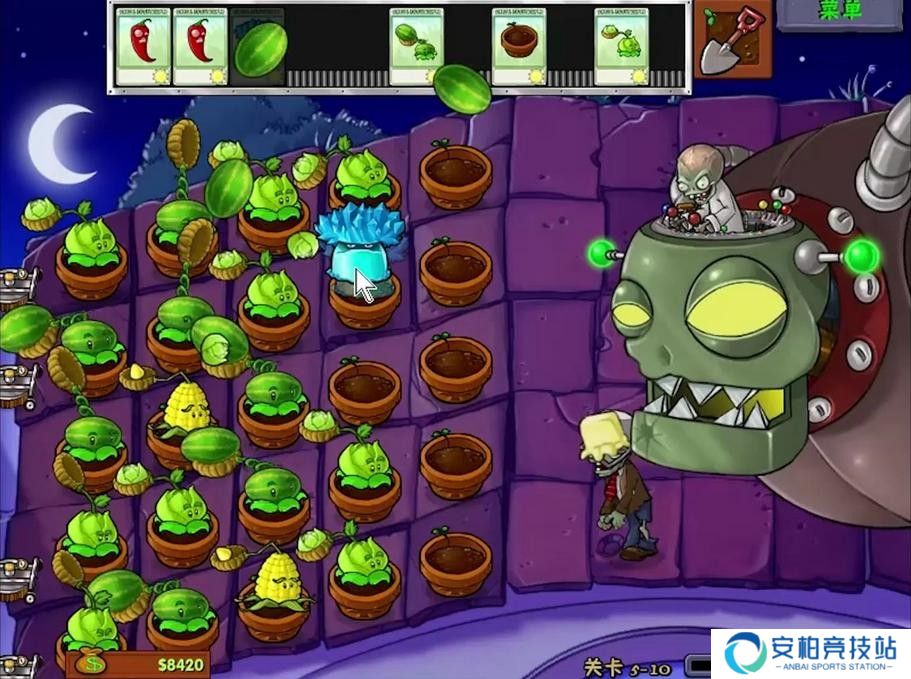Pick up the shovel tool
This screenshot has height=679, width=911.
click(732, 42)
